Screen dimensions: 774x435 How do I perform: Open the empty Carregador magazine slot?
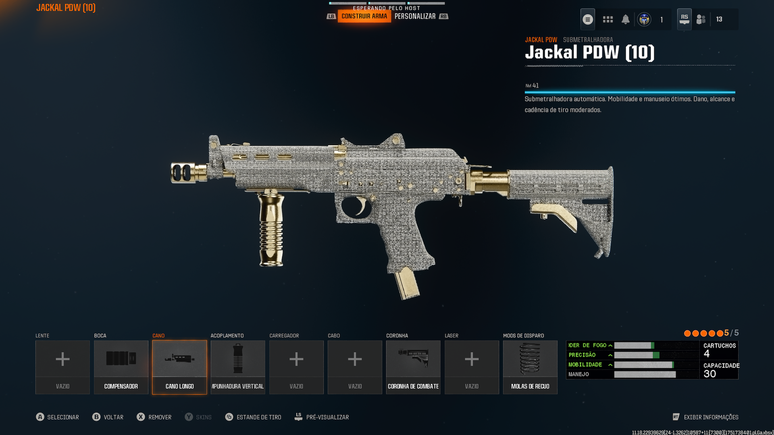point(296,366)
